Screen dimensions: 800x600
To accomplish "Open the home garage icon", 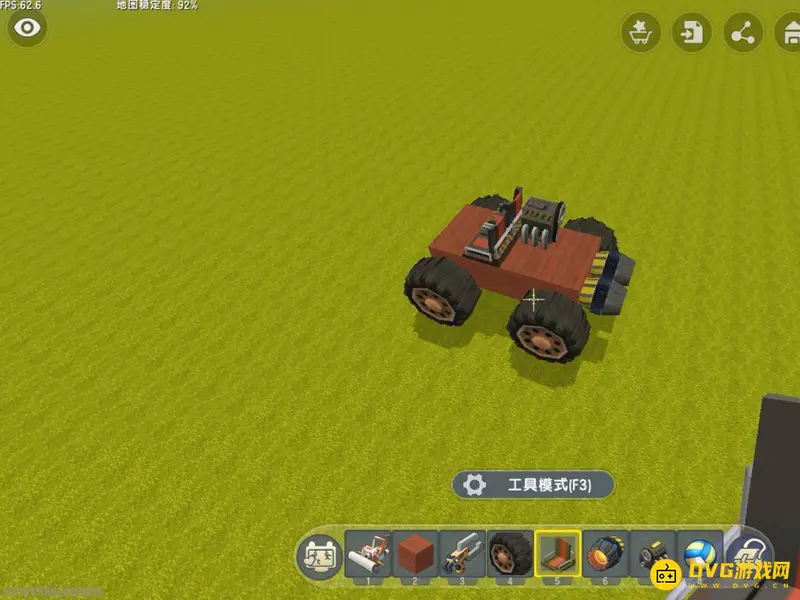I will 789,34.
